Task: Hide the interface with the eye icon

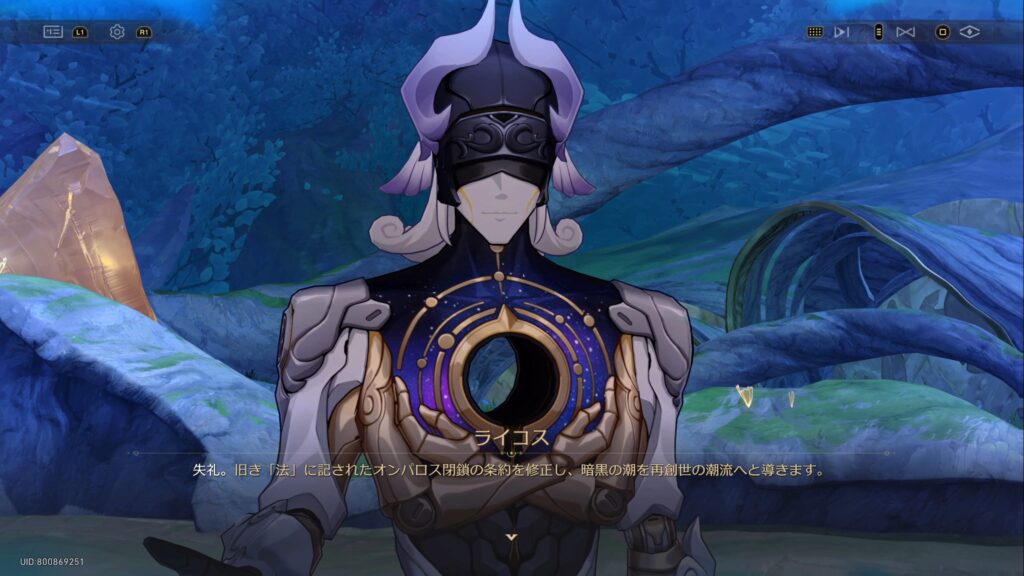Action: (969, 32)
